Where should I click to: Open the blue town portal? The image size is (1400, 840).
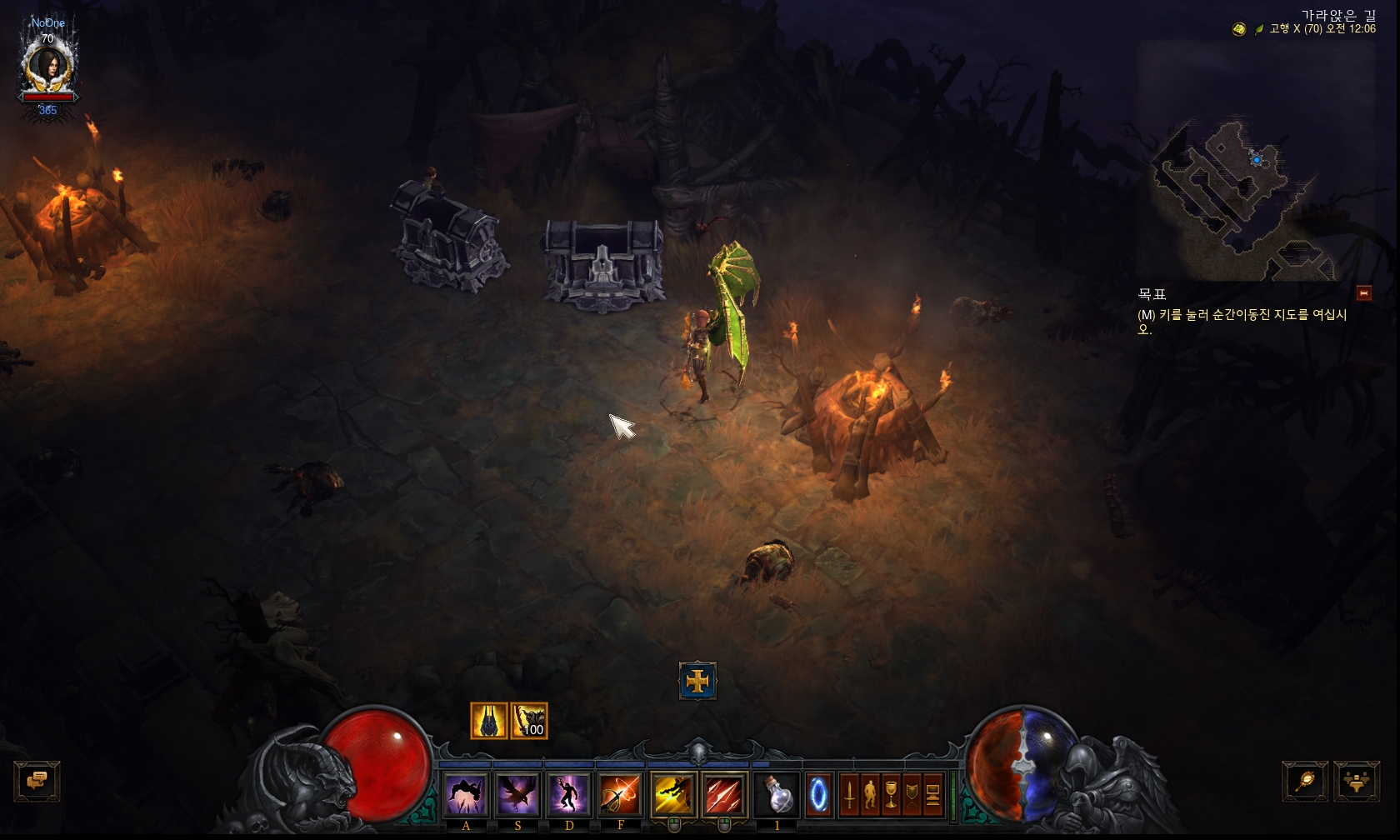(818, 793)
